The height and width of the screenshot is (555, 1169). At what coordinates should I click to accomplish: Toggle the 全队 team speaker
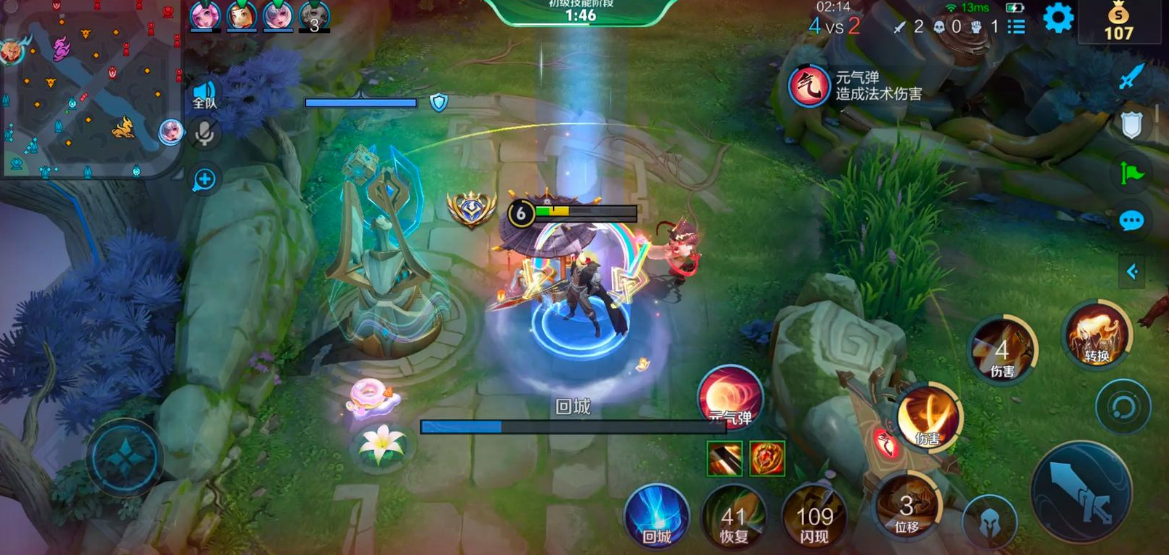point(204,96)
